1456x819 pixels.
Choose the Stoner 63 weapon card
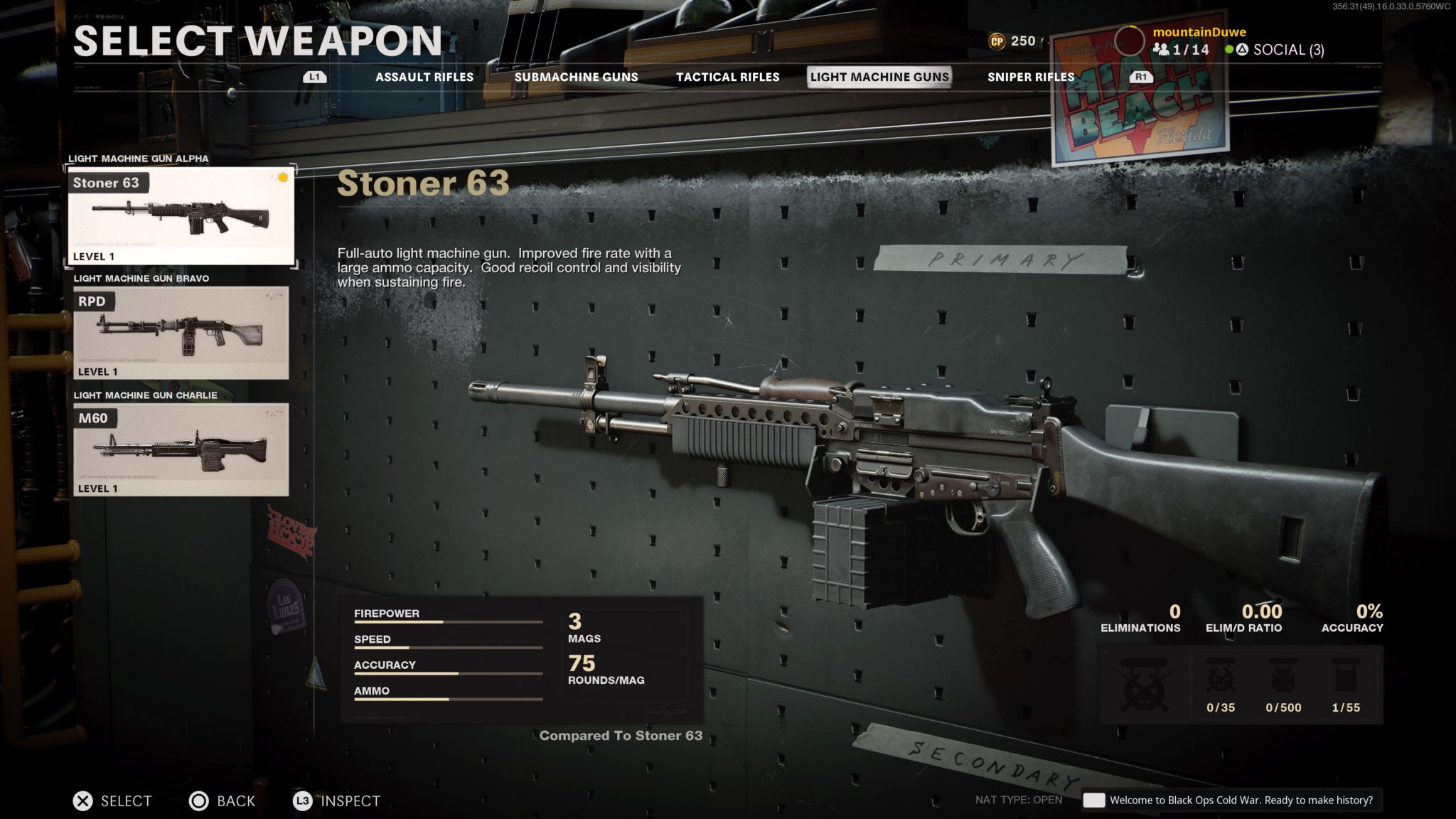pyautogui.click(x=181, y=216)
